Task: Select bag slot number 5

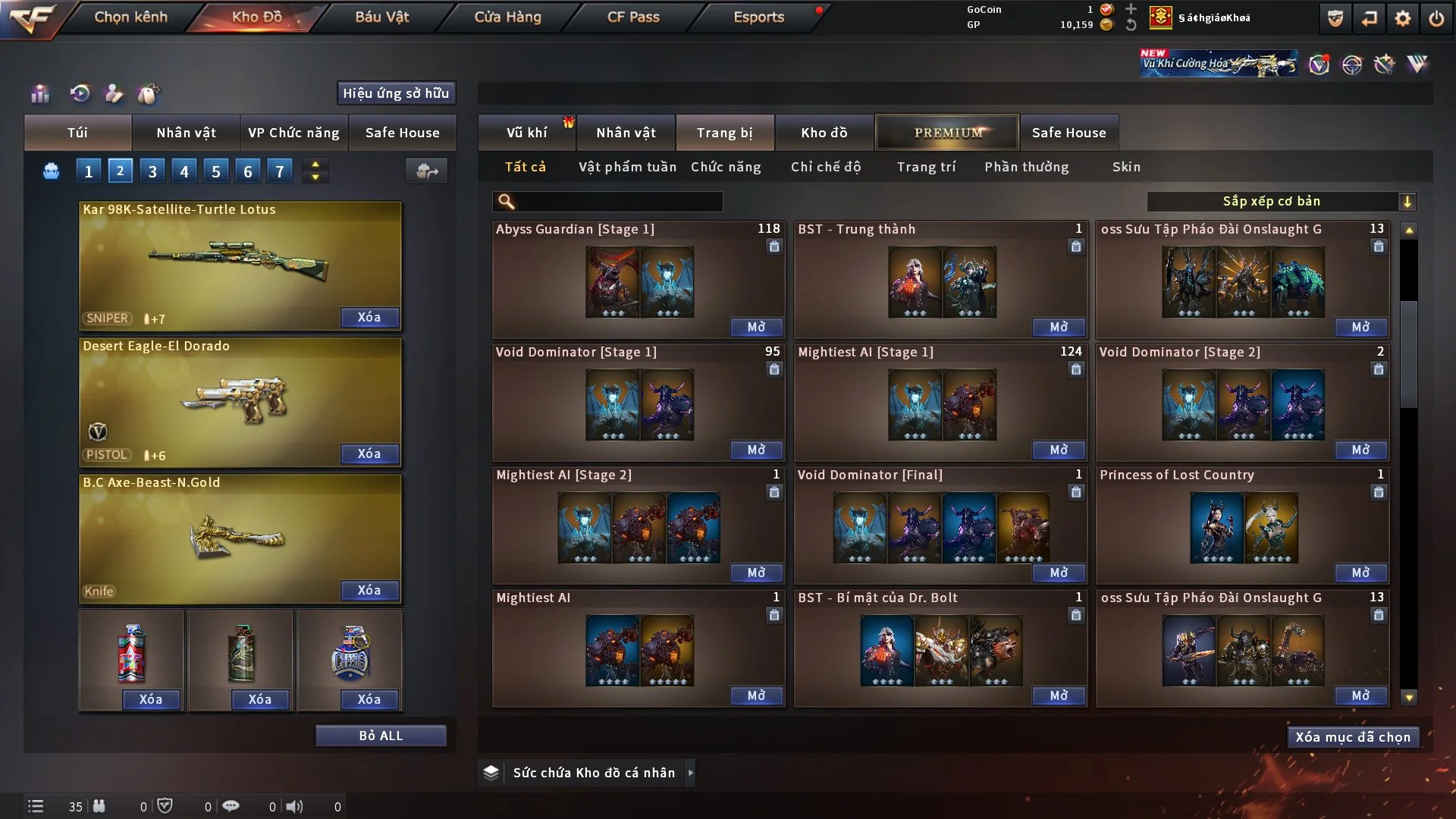Action: pos(216,171)
